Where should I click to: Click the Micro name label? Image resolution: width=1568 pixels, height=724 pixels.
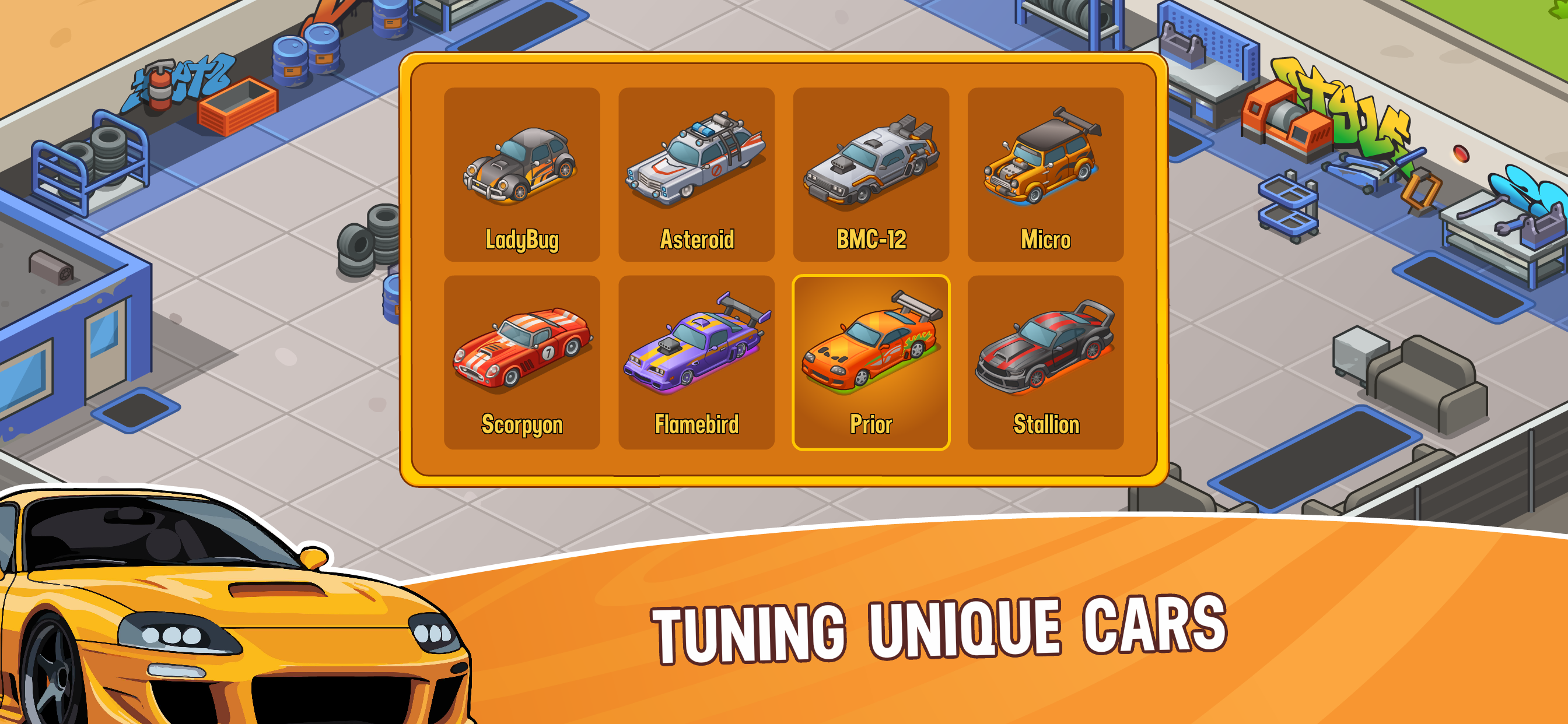tap(1045, 240)
